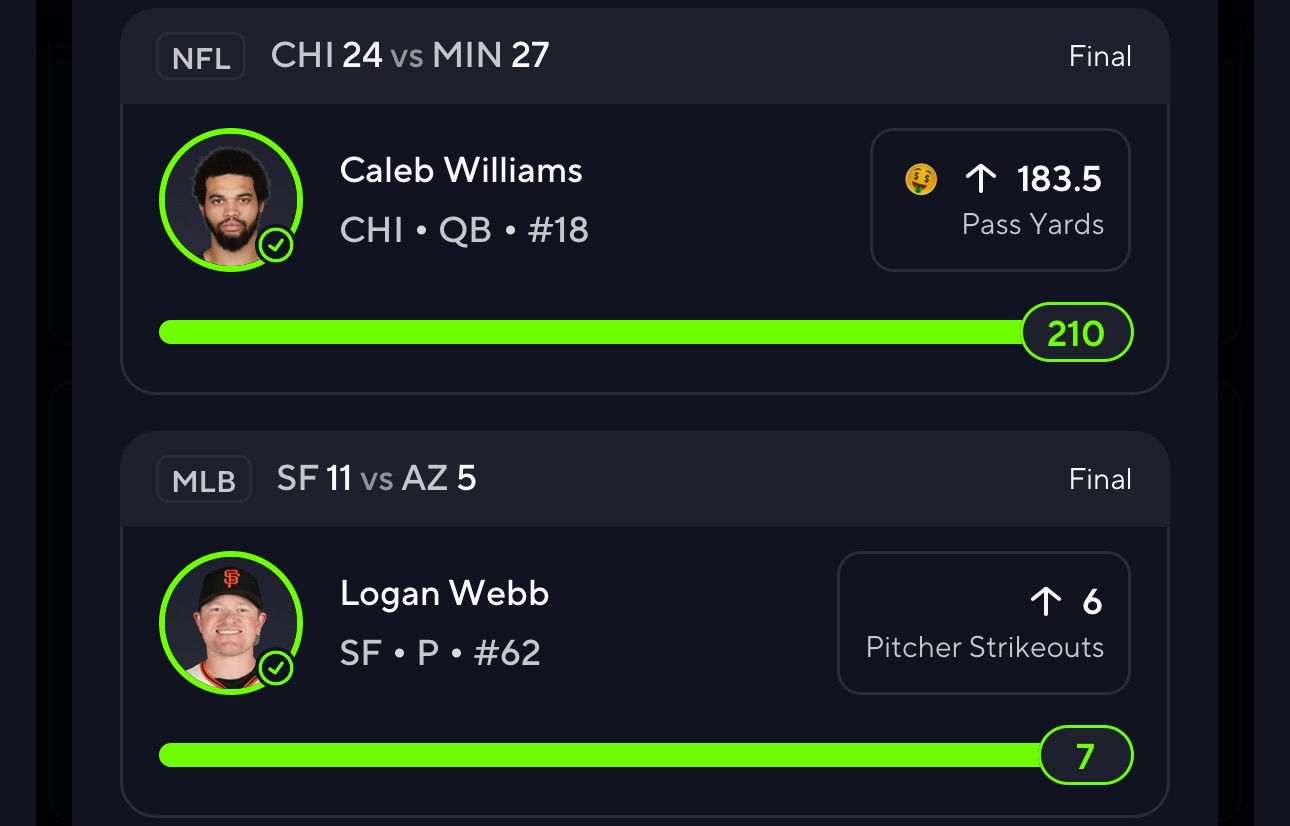Click the Logan Webb name
Screen dimensions: 1290x826
coord(444,594)
